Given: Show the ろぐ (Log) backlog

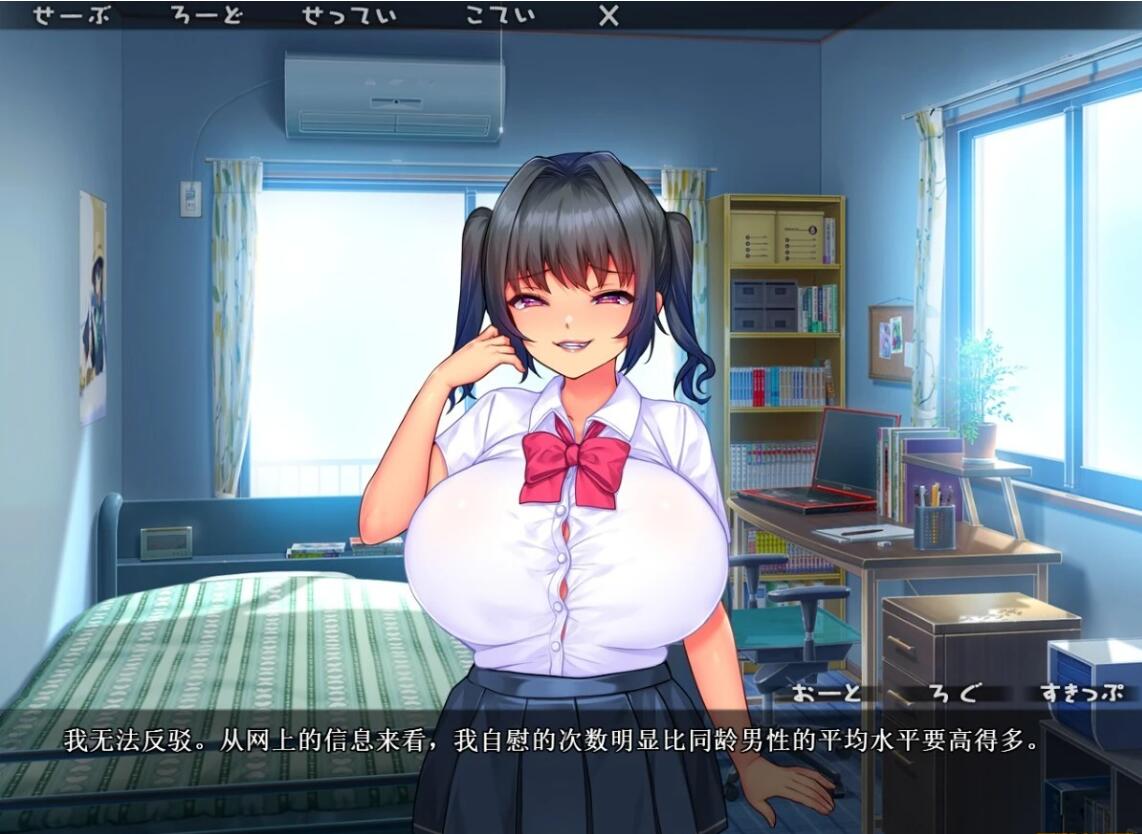Looking at the screenshot, I should pos(953,693).
